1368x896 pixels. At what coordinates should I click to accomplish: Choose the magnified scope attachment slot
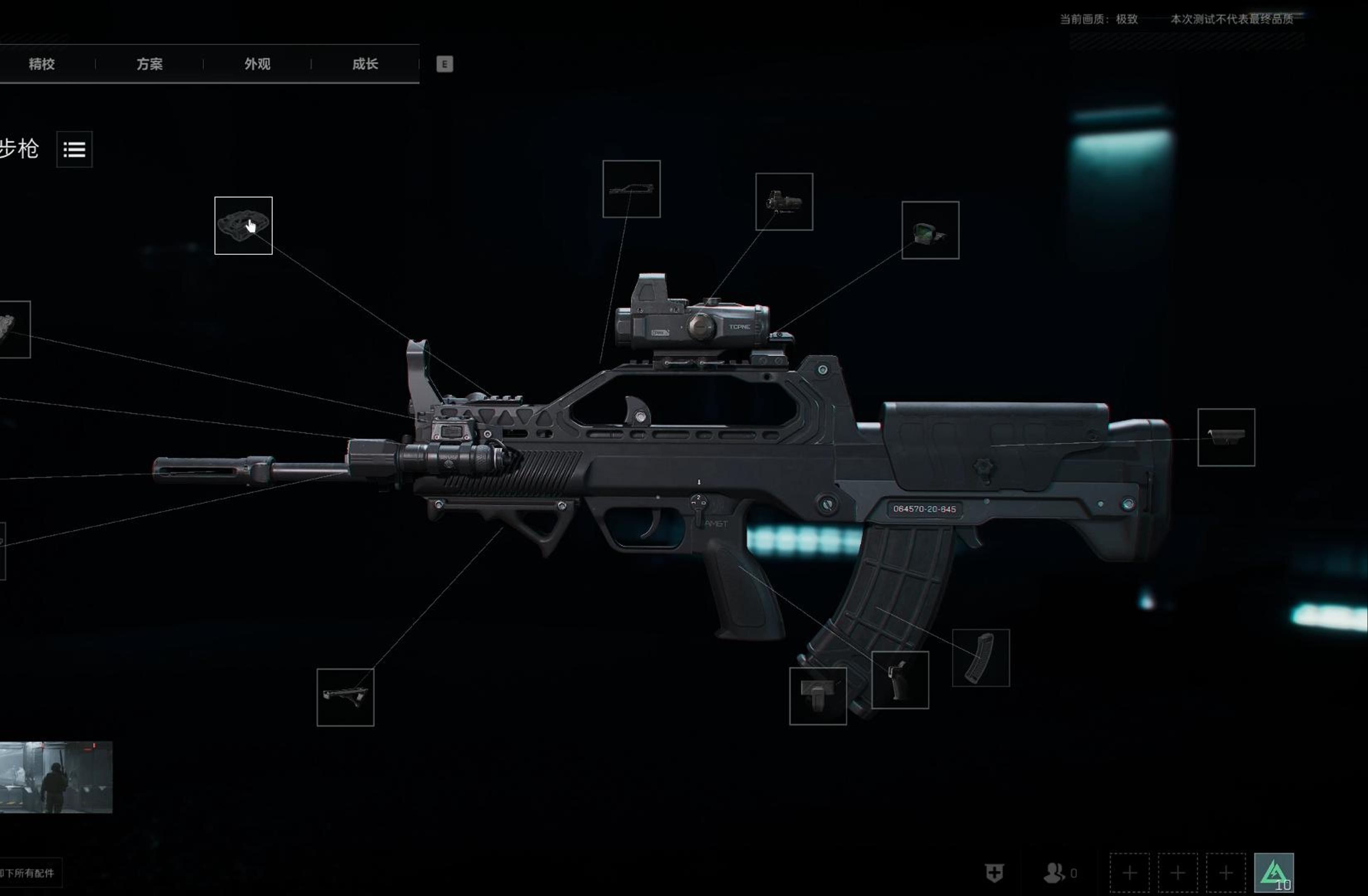(784, 202)
